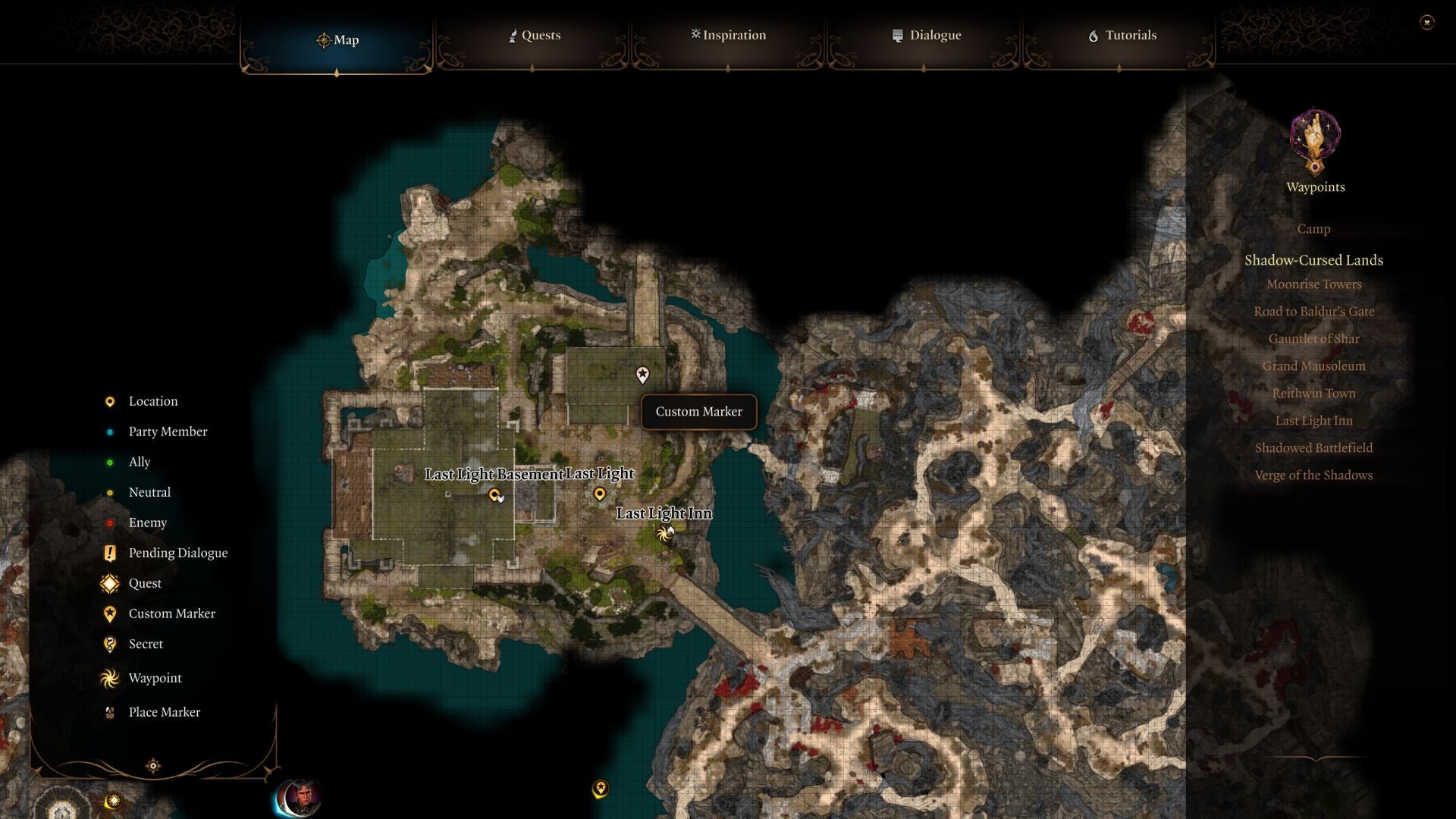Switch to the Quests tab

538,35
